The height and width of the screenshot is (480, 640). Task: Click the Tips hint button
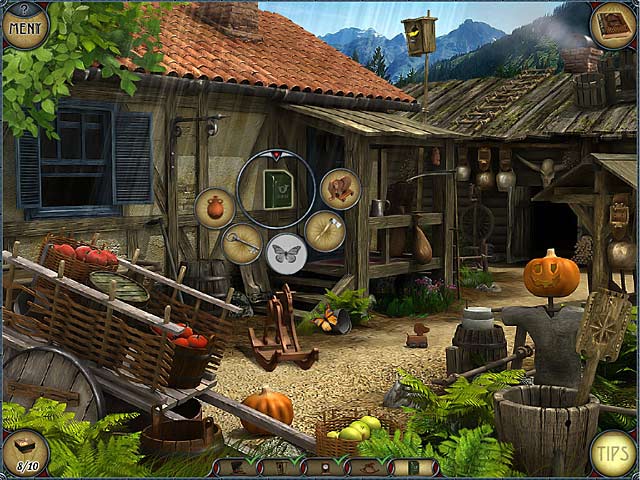coord(612,452)
